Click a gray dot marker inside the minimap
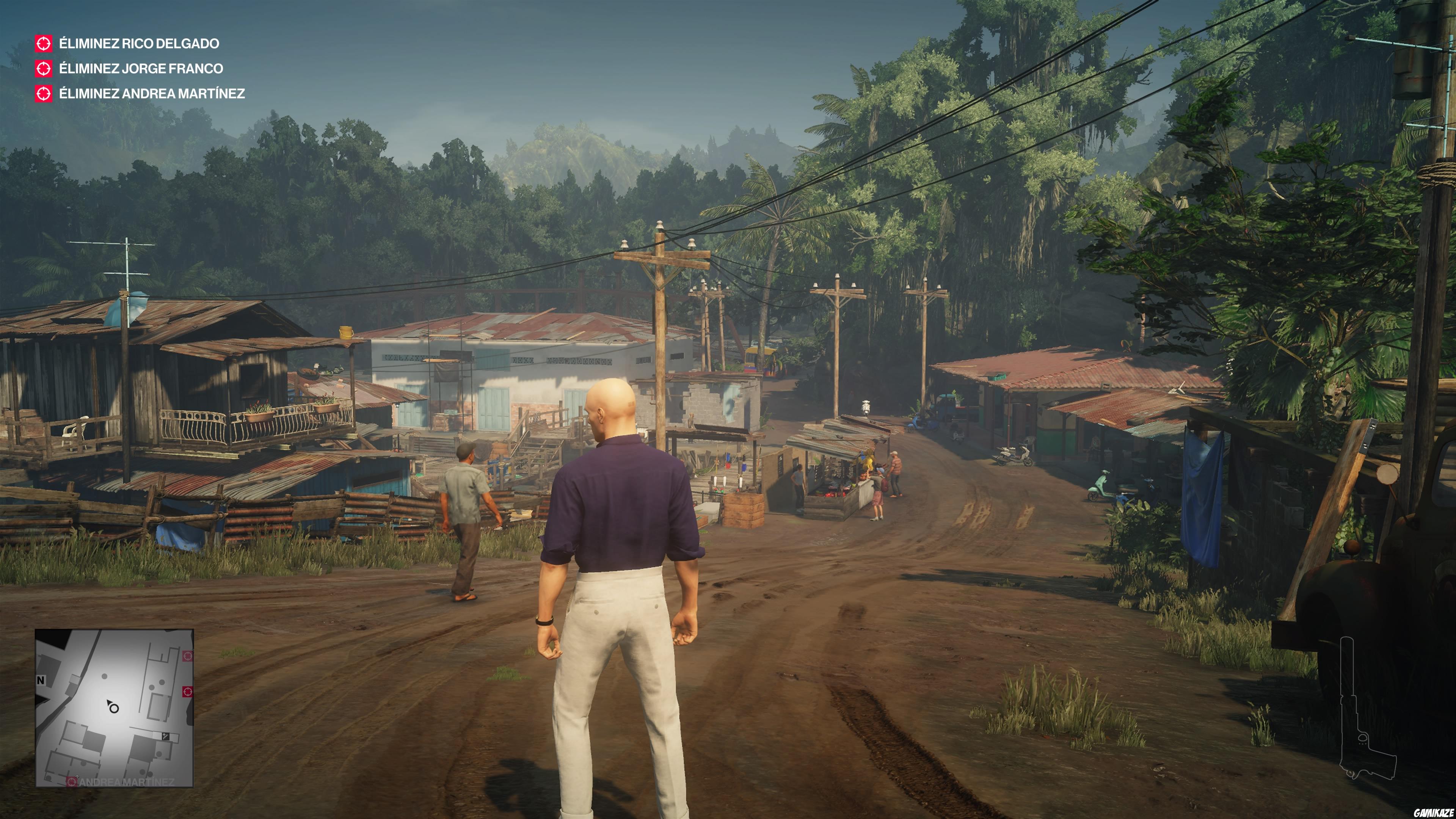The image size is (1456, 819). [x=105, y=676]
